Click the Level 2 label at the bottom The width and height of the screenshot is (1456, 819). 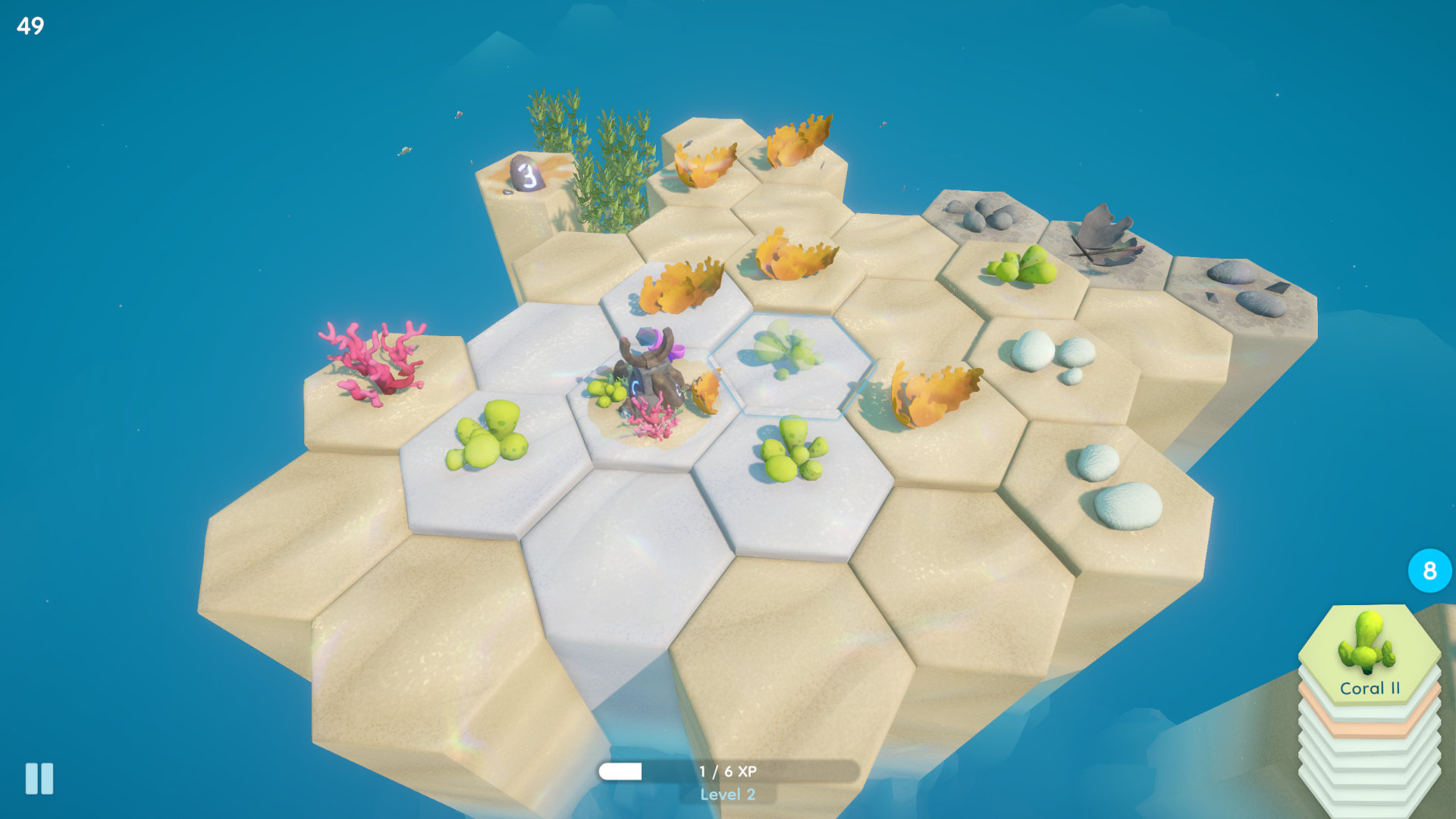point(730,795)
